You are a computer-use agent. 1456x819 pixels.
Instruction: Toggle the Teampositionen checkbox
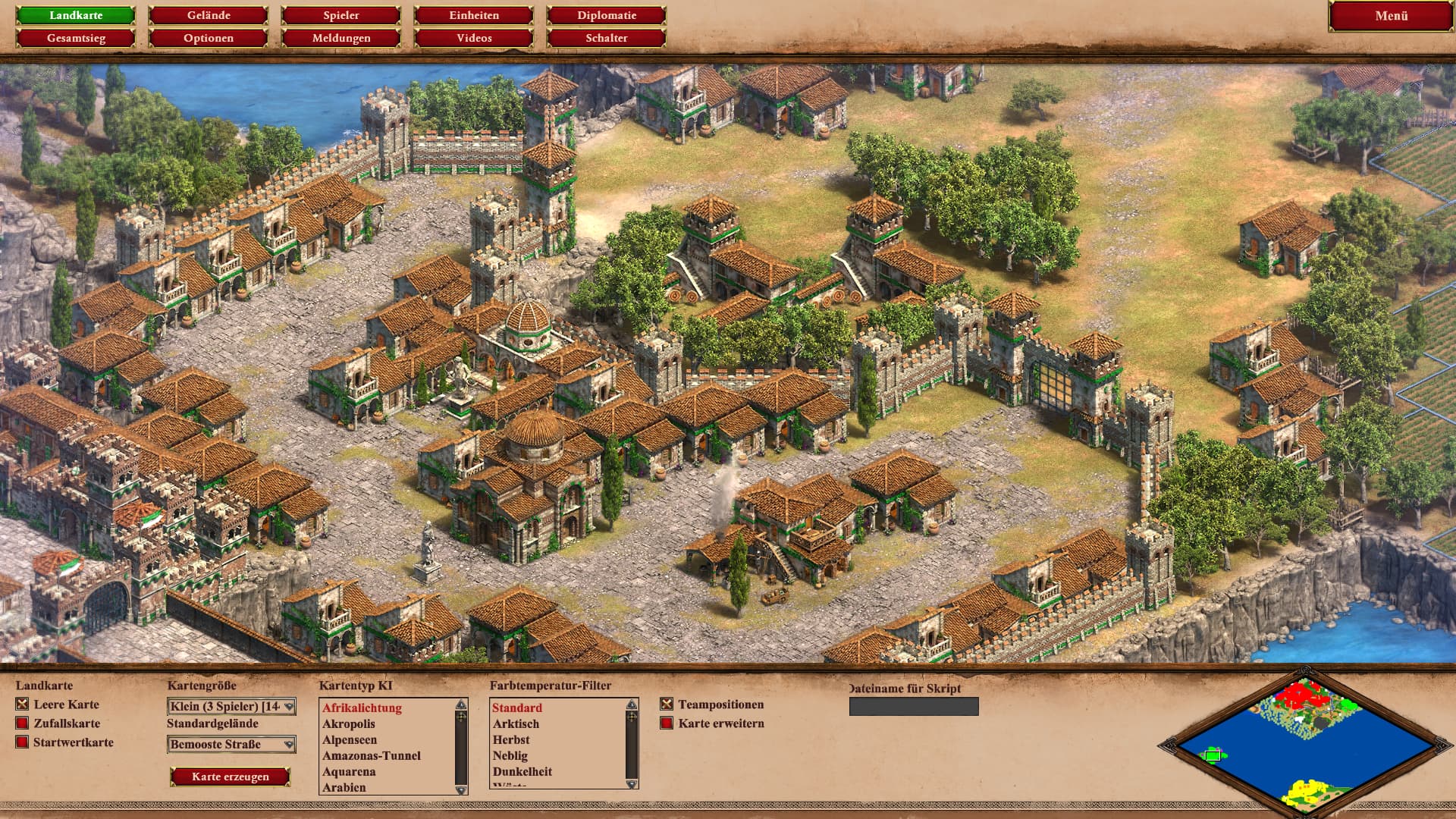(667, 704)
